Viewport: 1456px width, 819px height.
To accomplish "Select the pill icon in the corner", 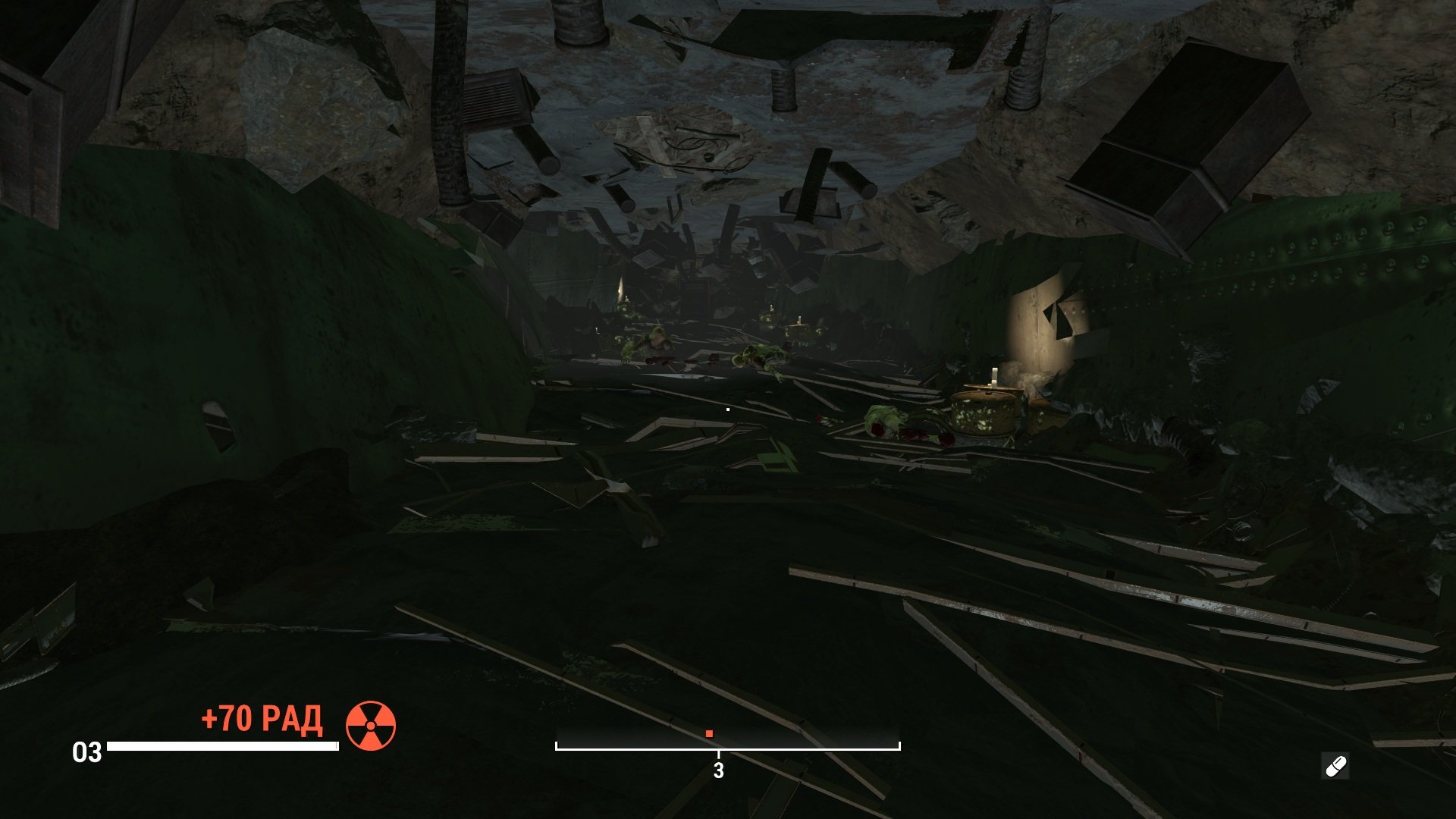I will click(x=1335, y=766).
